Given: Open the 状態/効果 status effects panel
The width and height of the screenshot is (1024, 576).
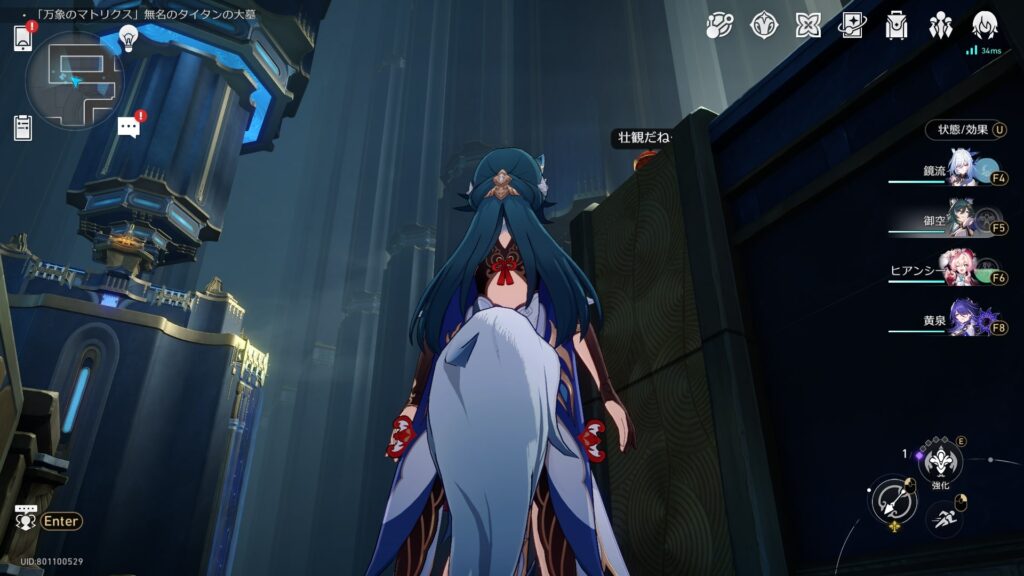Looking at the screenshot, I should click(965, 130).
